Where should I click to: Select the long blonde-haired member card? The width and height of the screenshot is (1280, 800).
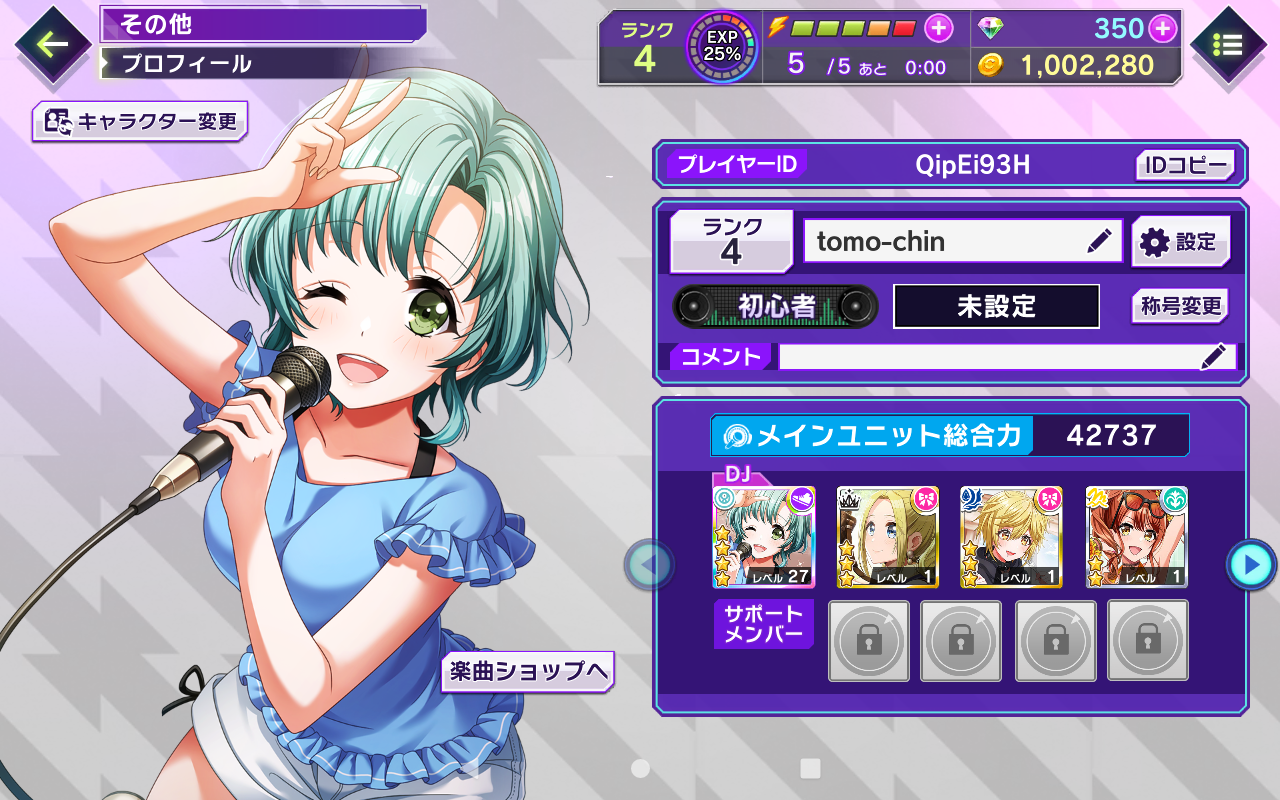click(888, 537)
